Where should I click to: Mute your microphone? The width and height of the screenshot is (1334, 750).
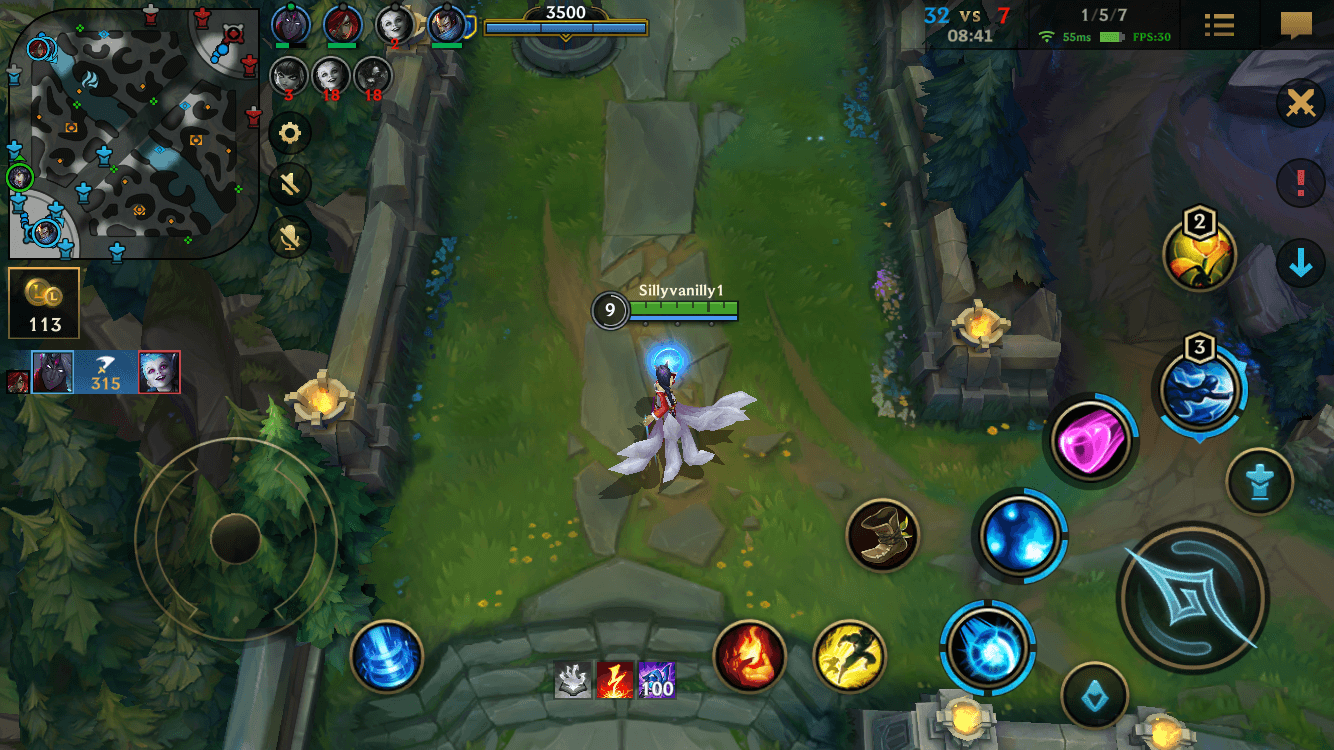pos(290,237)
